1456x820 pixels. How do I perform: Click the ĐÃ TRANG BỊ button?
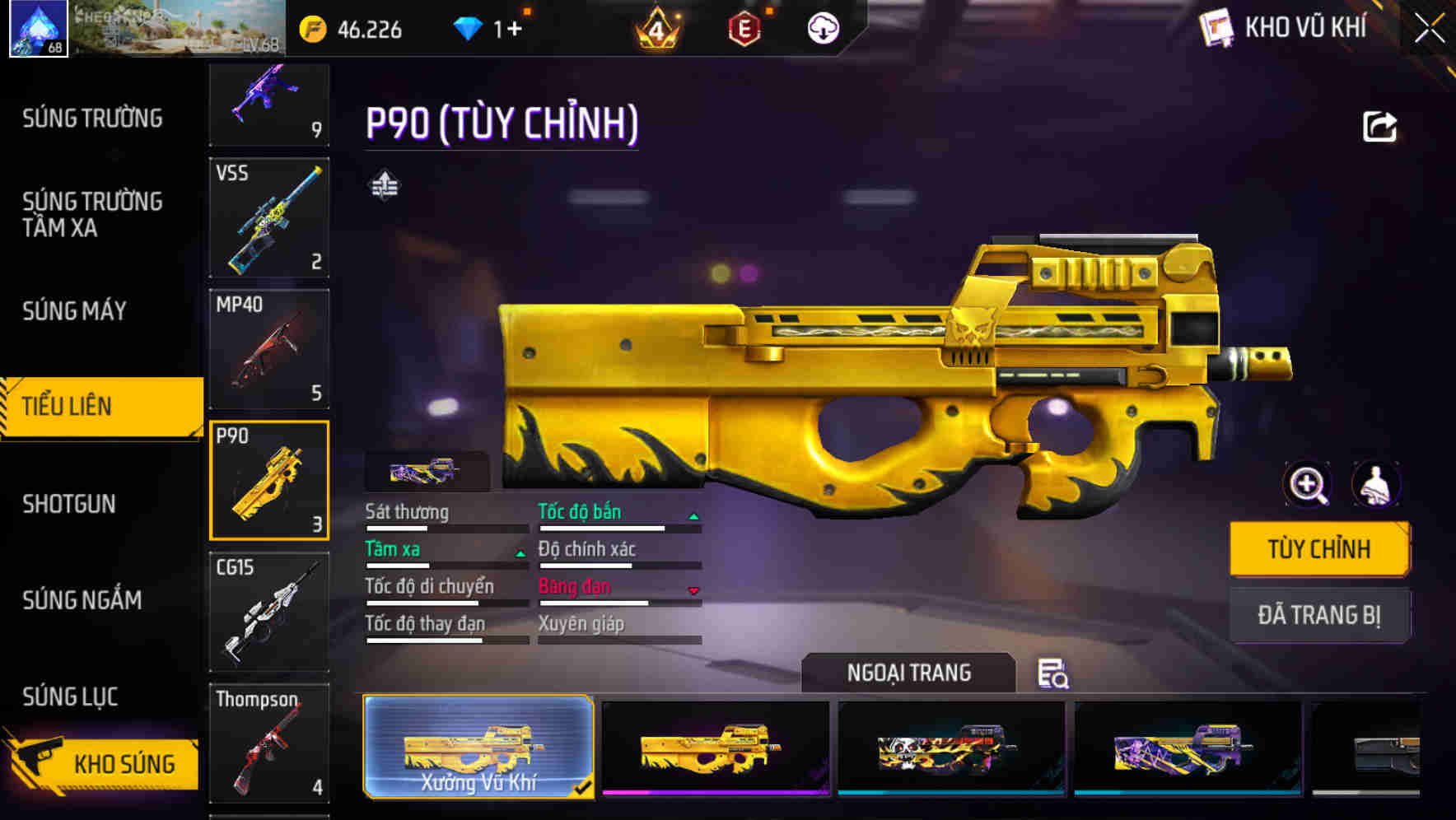(x=1319, y=615)
